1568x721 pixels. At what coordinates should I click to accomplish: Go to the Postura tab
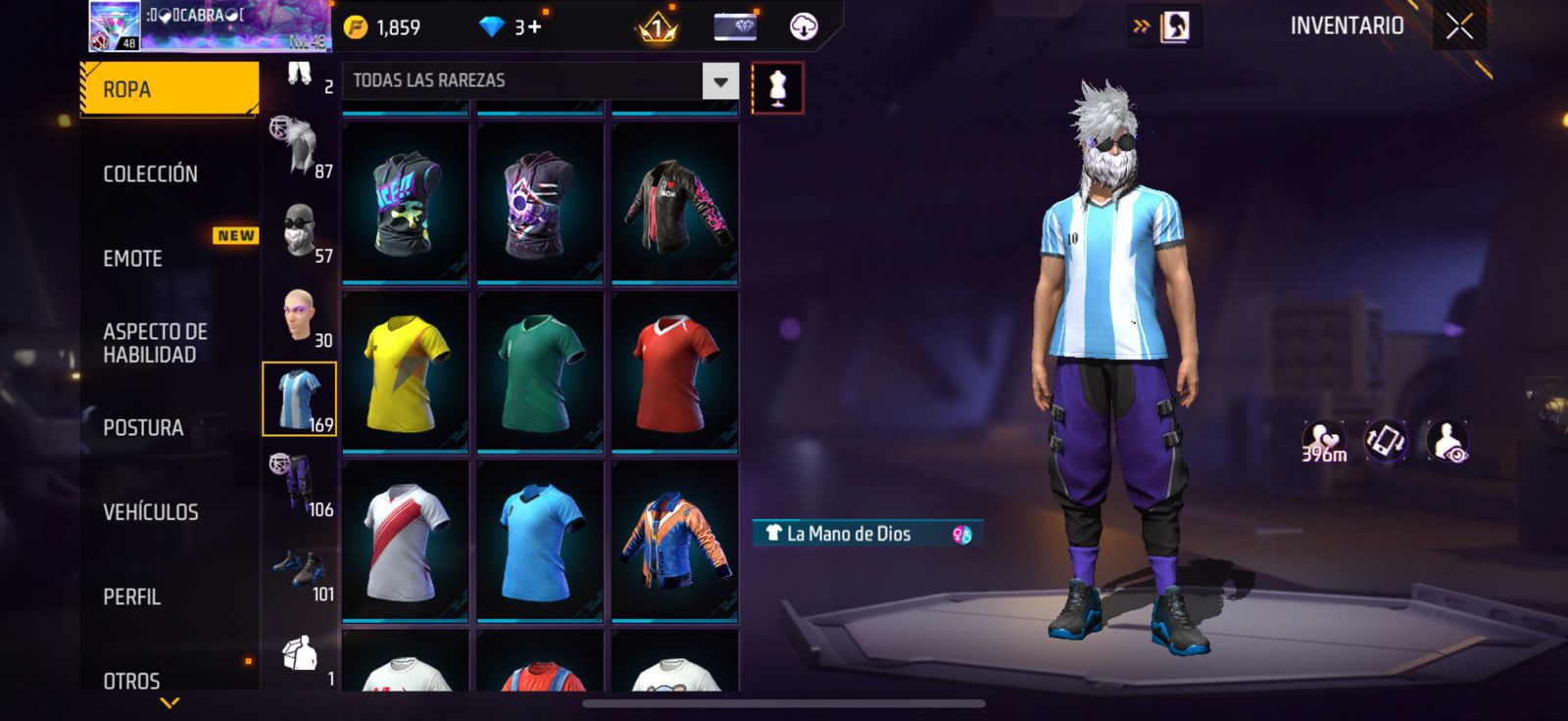coord(143,428)
